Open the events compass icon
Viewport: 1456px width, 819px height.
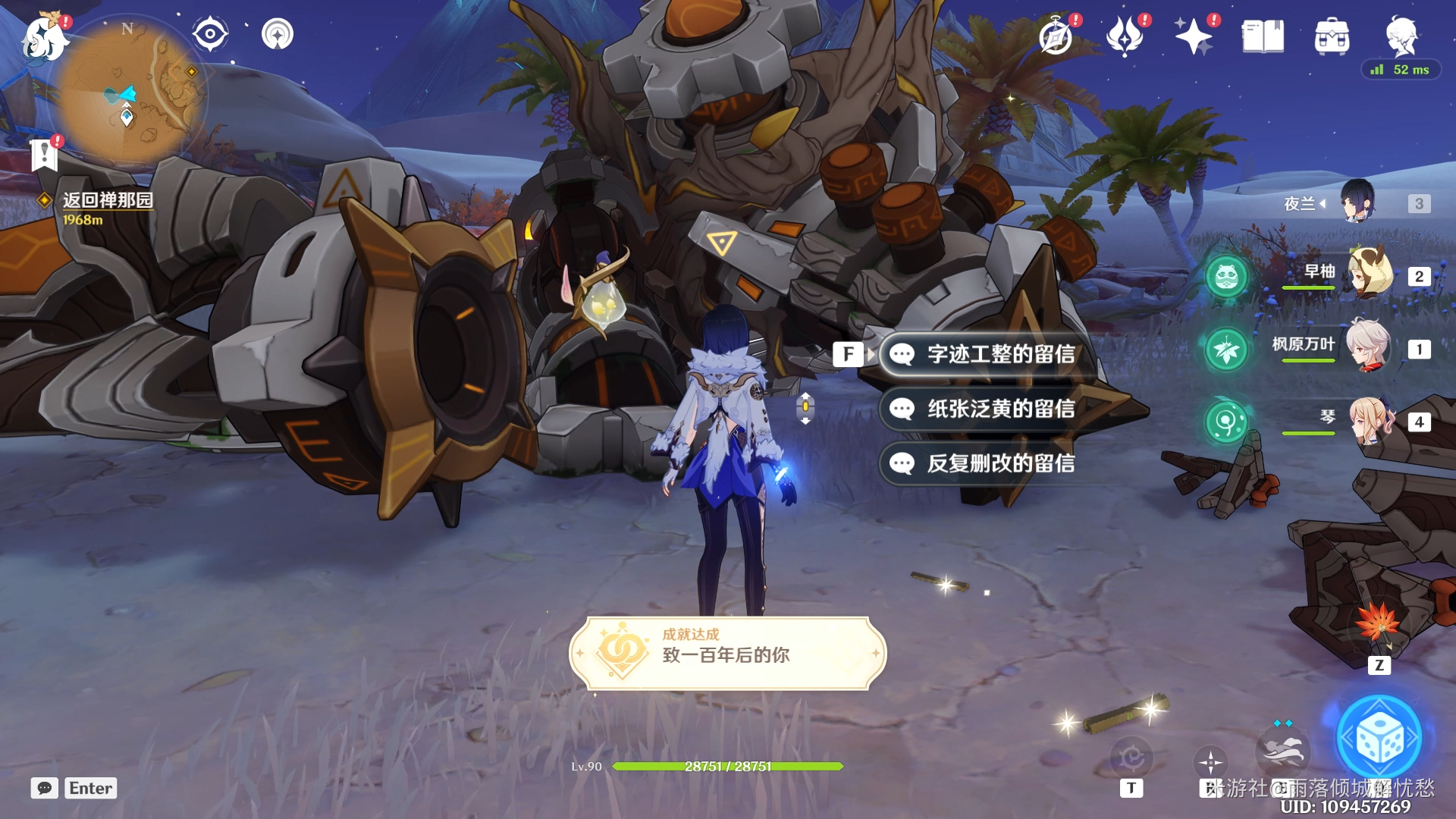(x=1056, y=36)
